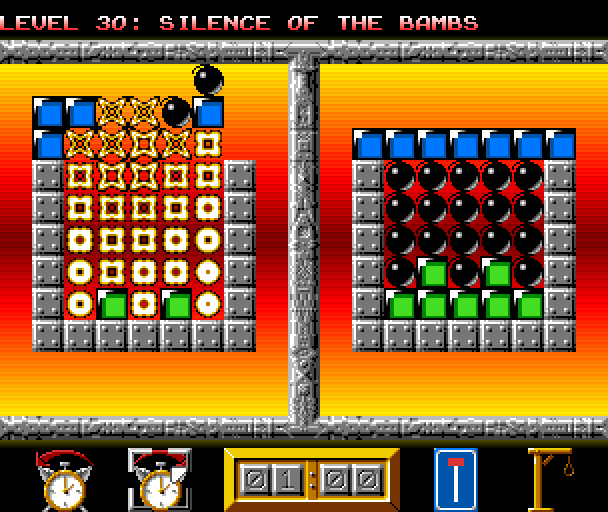Choose the gallows give-up icon

(x=552, y=479)
